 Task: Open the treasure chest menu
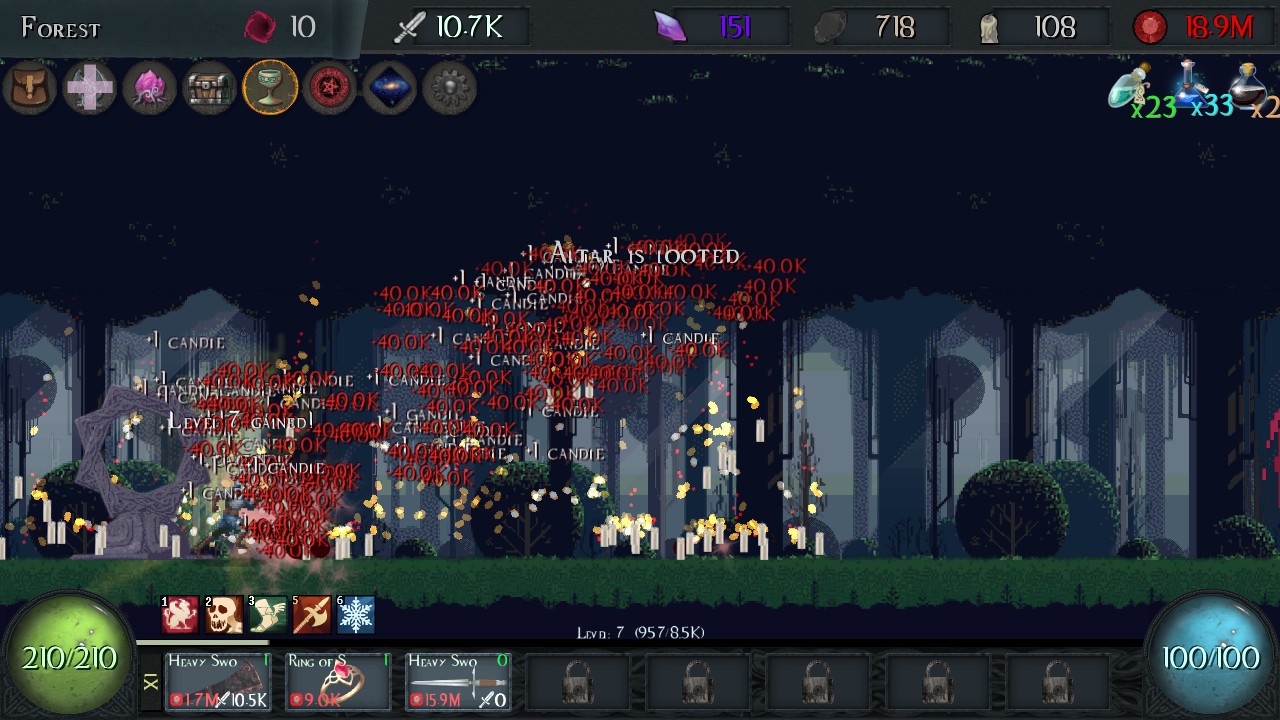209,88
